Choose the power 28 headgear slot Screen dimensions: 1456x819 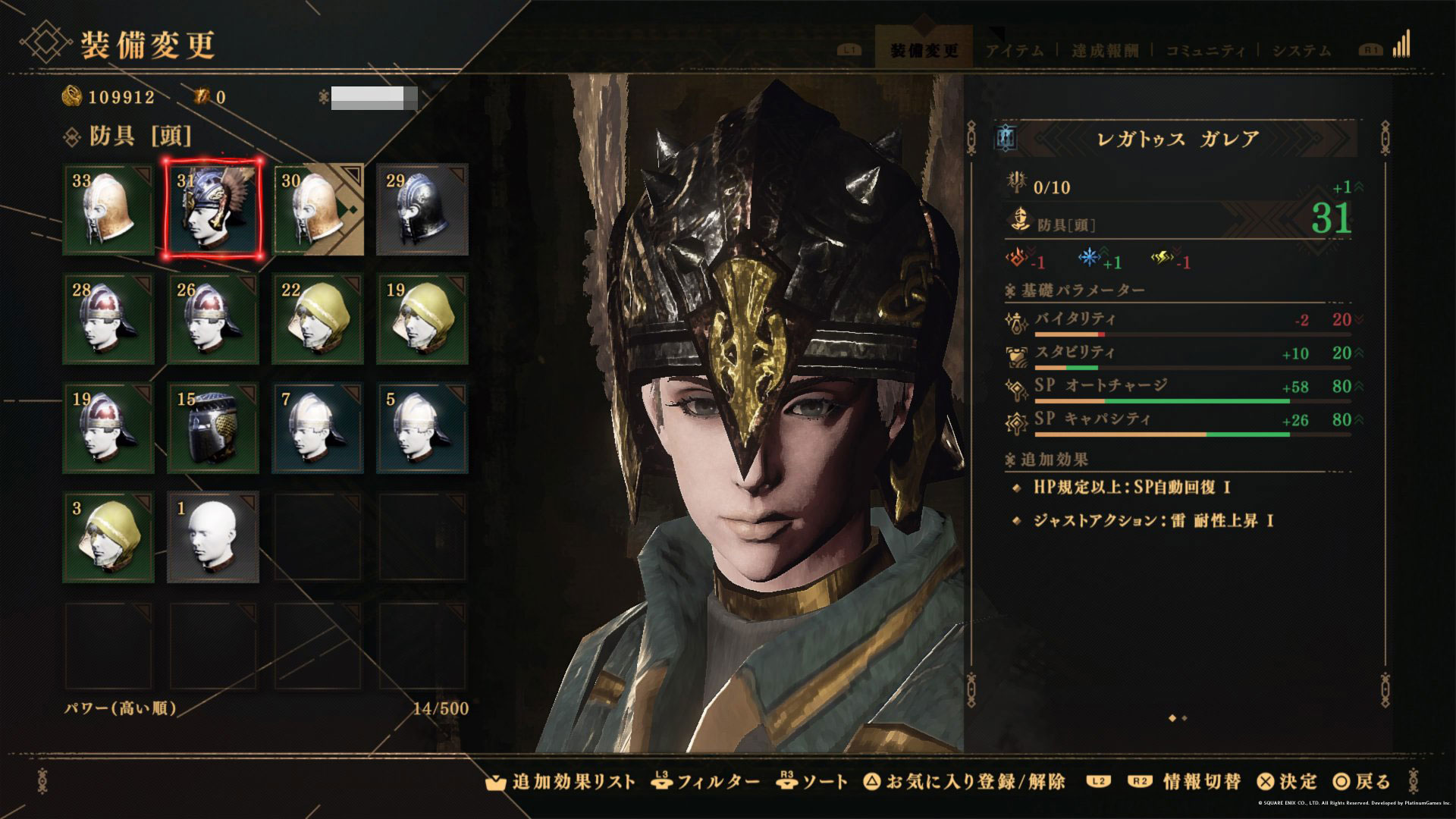pyautogui.click(x=108, y=318)
